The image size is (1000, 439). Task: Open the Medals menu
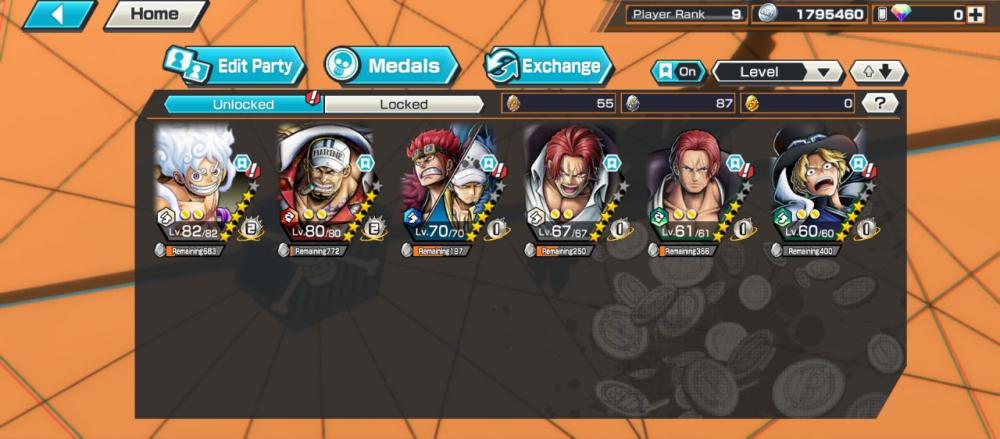click(x=392, y=67)
